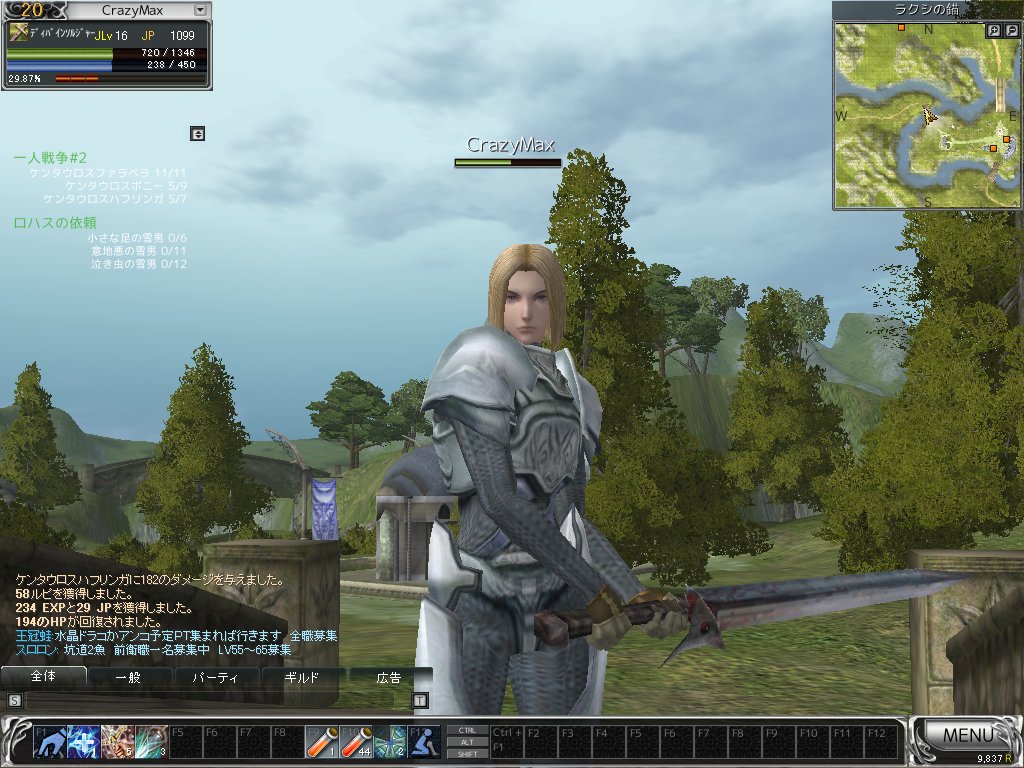This screenshot has width=1024, height=768.
Task: Select the 一人戦争#2 quest entry
Action: [51, 158]
